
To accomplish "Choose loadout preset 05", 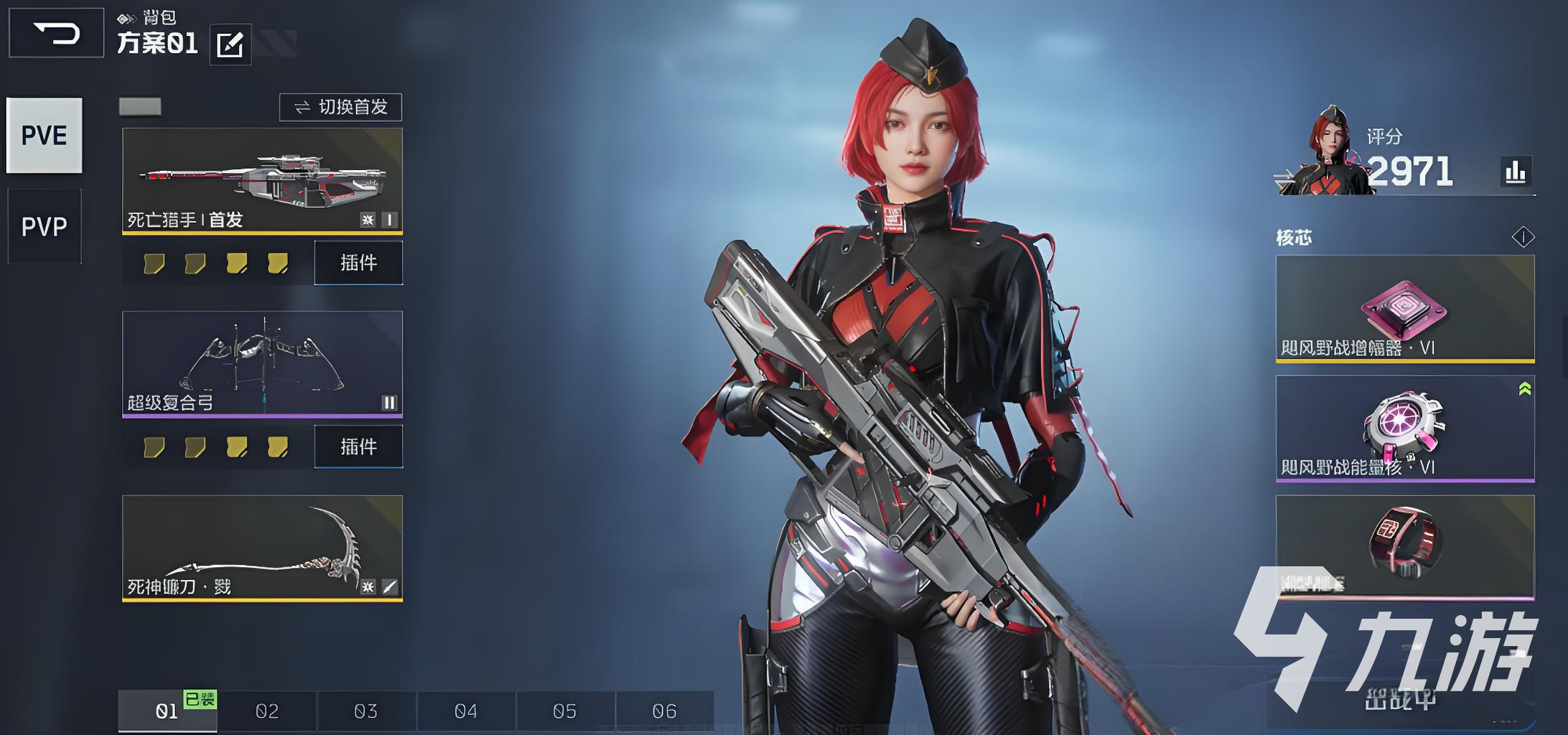I will point(564,711).
